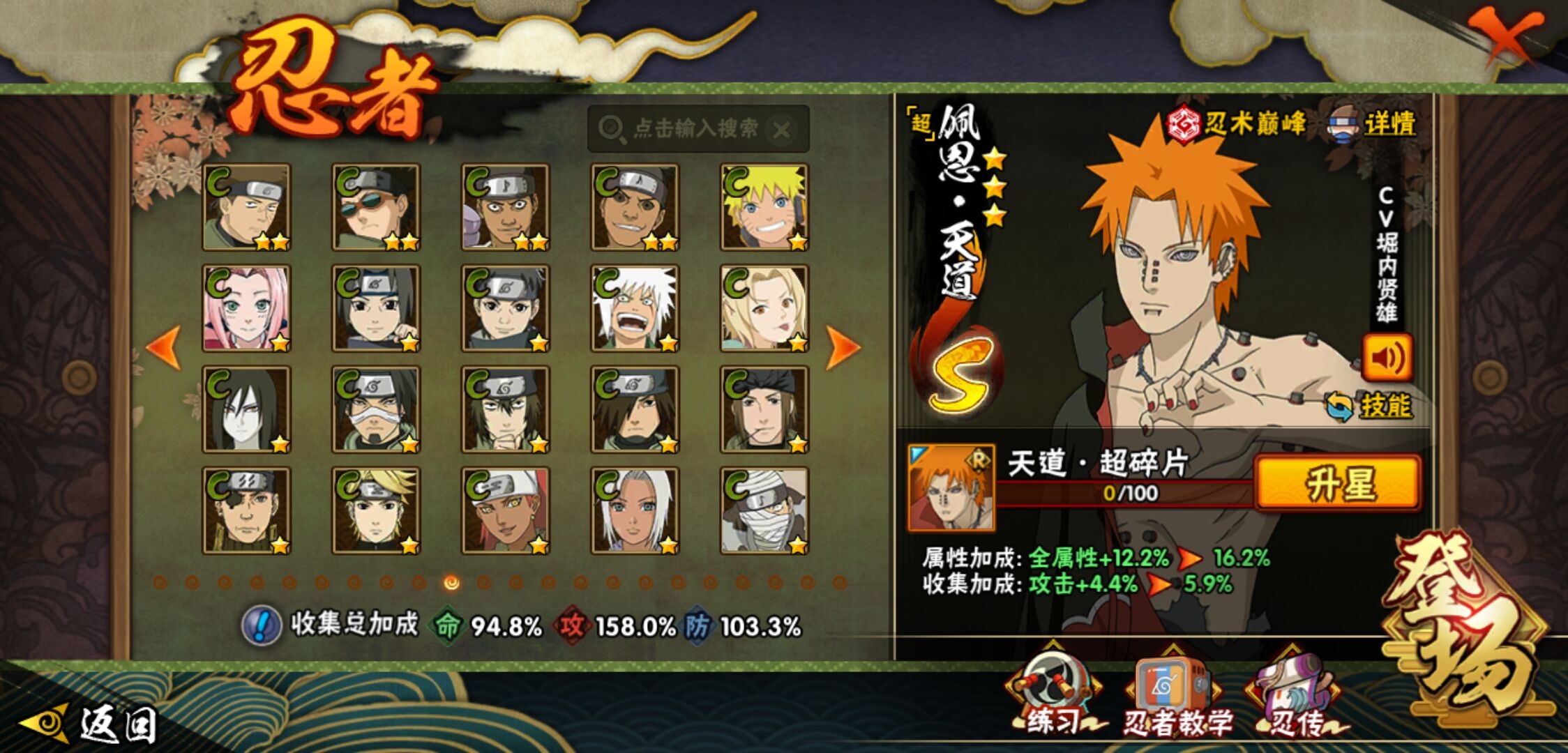Go to the previous ninja page arrow
Image resolution: width=1568 pixels, height=753 pixels.
(x=164, y=347)
